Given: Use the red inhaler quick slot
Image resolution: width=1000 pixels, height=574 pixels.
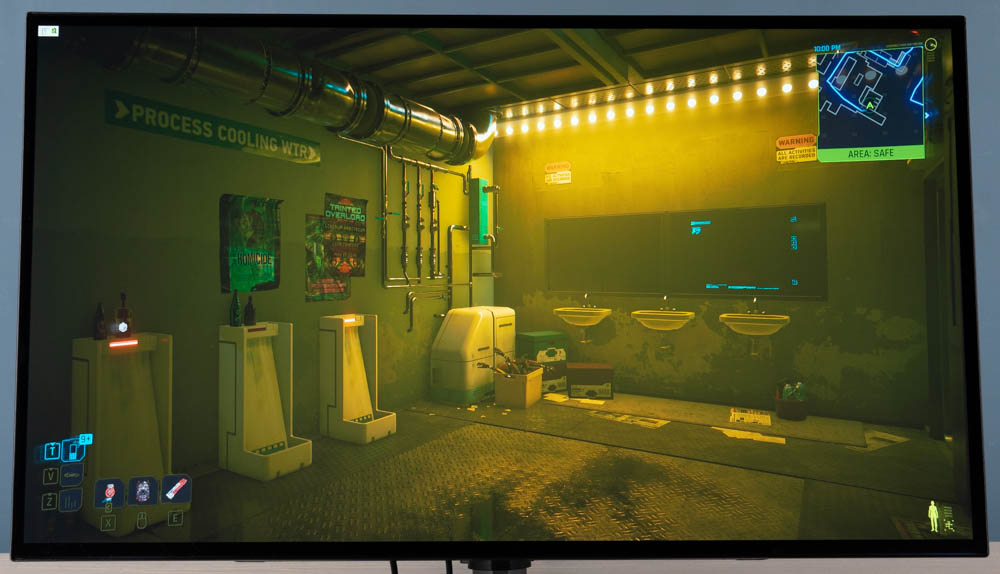Looking at the screenshot, I should pyautogui.click(x=109, y=492).
